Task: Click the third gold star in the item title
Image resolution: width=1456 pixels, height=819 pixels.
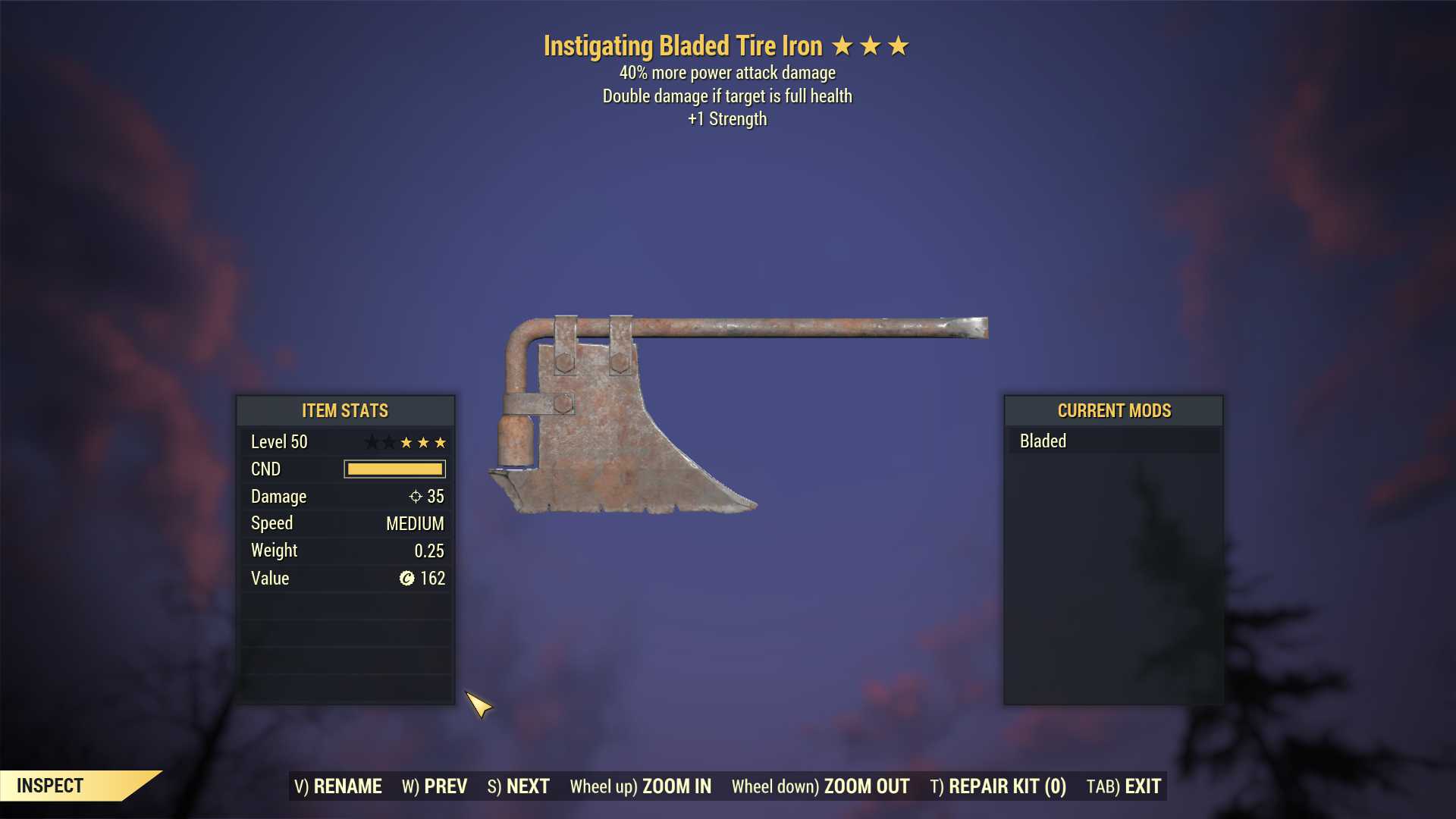Action: (898, 45)
